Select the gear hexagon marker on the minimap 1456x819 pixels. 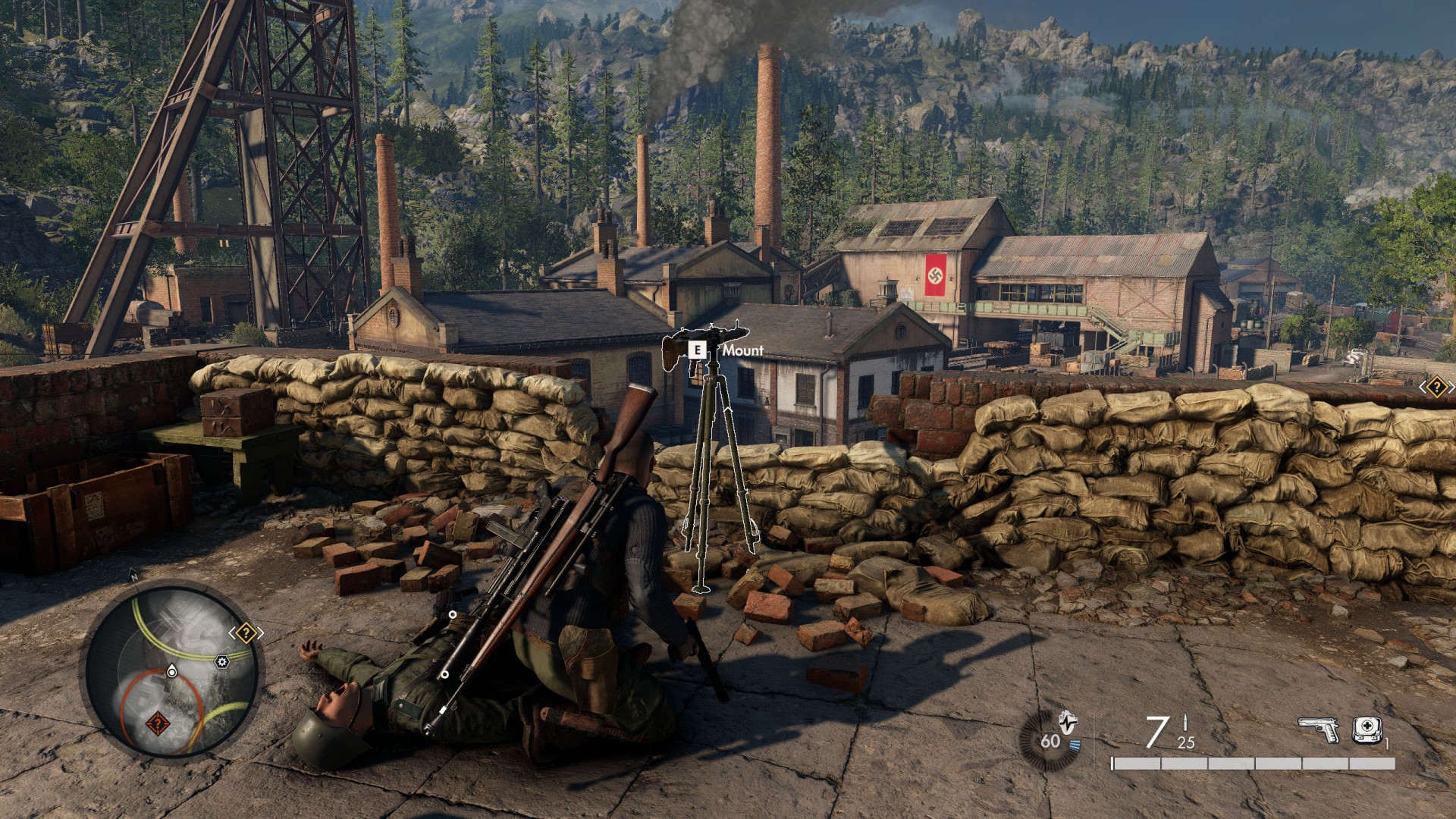[x=221, y=662]
